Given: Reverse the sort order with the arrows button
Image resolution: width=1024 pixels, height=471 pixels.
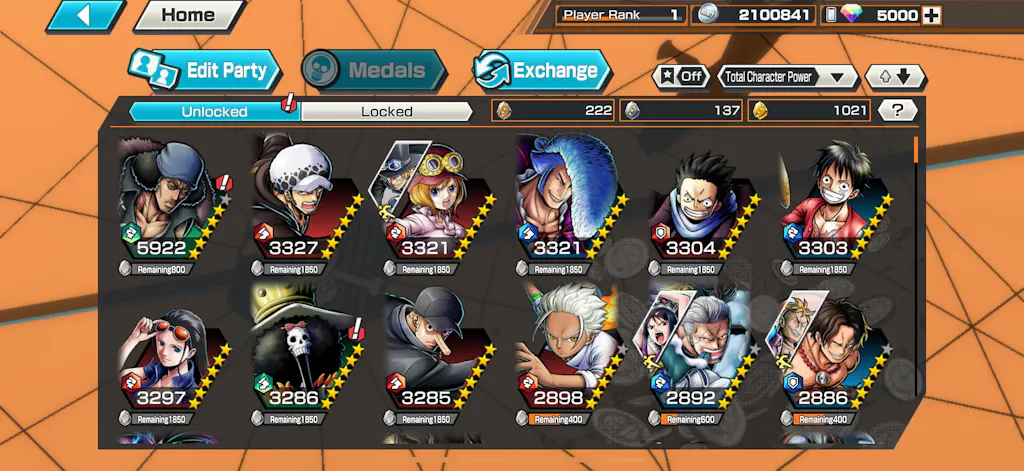Looking at the screenshot, I should pos(896,76).
